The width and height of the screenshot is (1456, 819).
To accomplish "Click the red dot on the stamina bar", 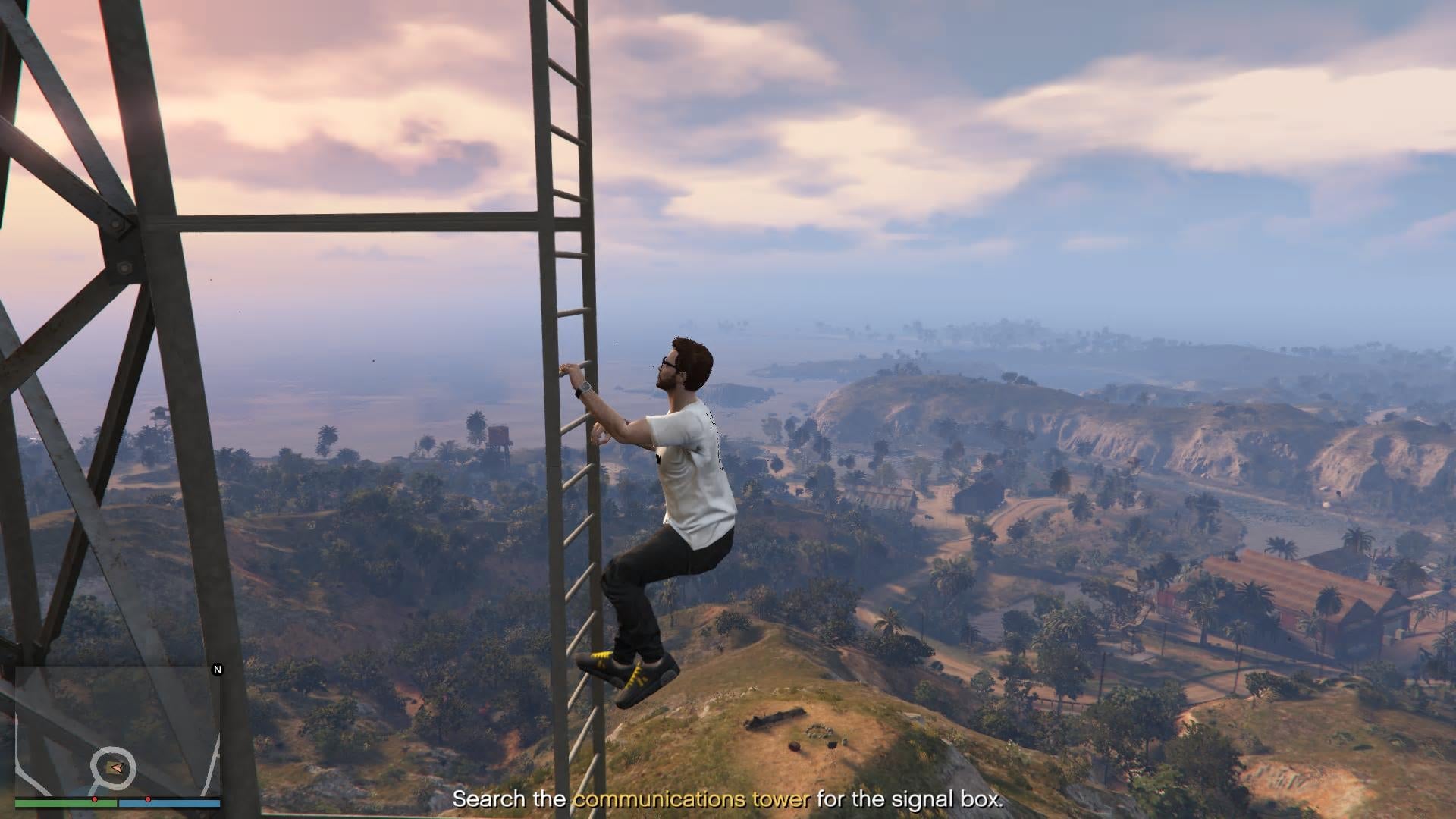I will [x=148, y=799].
